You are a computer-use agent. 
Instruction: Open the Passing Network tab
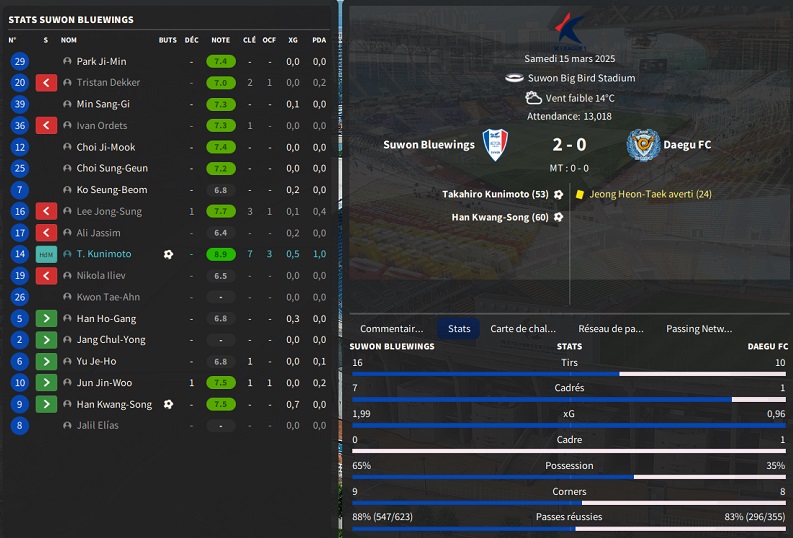[699, 328]
